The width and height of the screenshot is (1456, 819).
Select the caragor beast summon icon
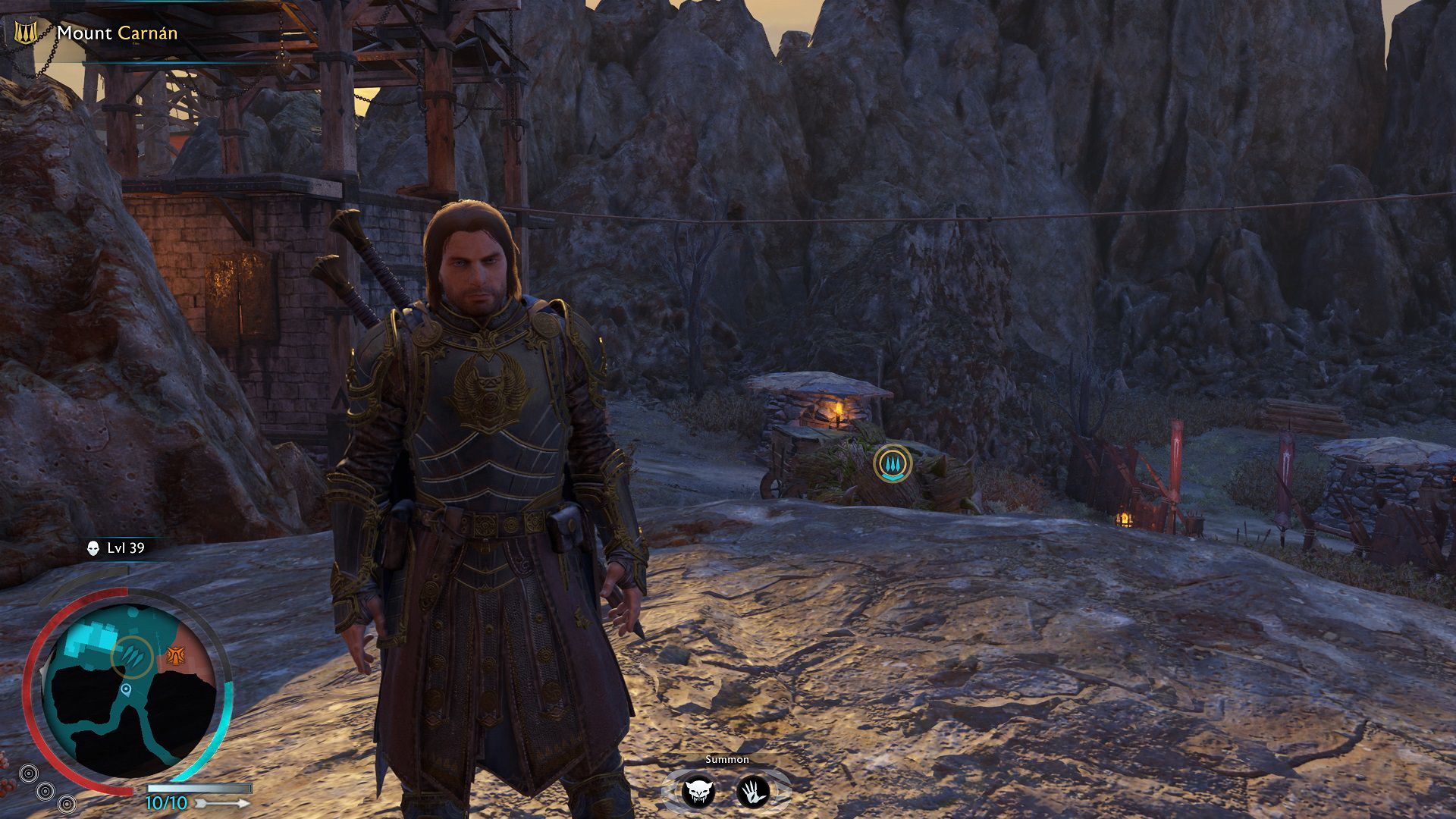pyautogui.click(x=698, y=792)
